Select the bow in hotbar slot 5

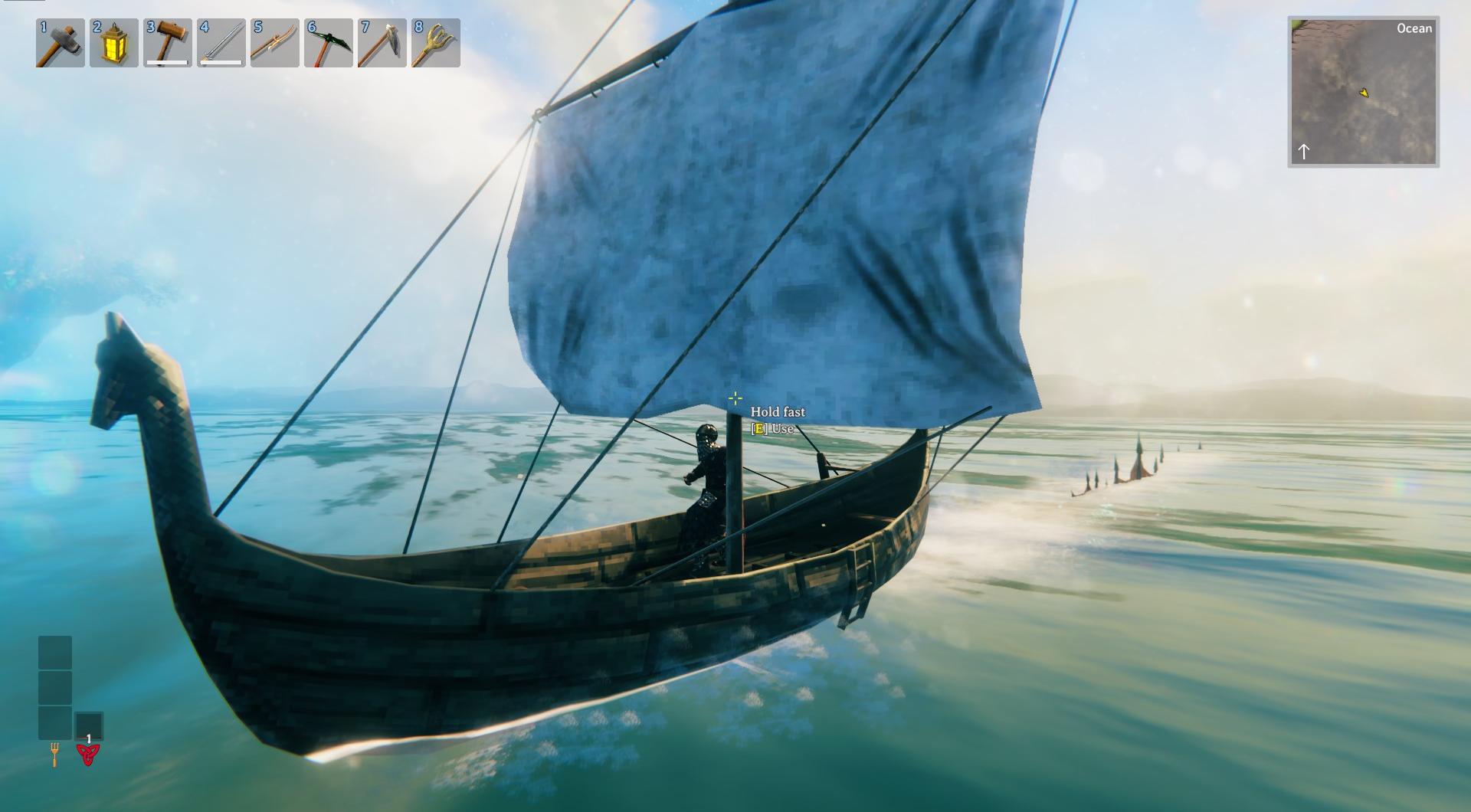(275, 43)
